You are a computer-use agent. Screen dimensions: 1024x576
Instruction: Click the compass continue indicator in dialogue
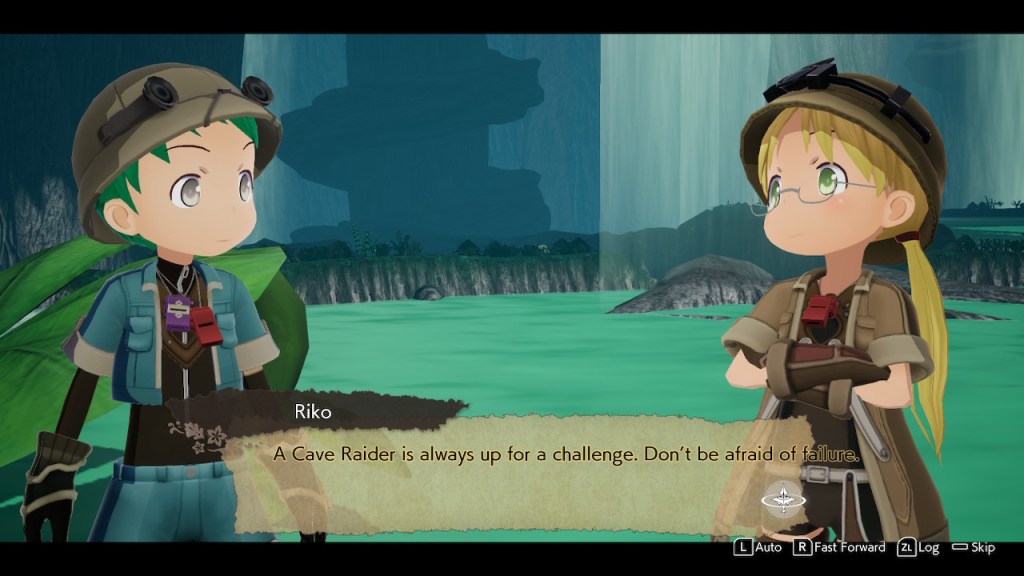[782, 497]
